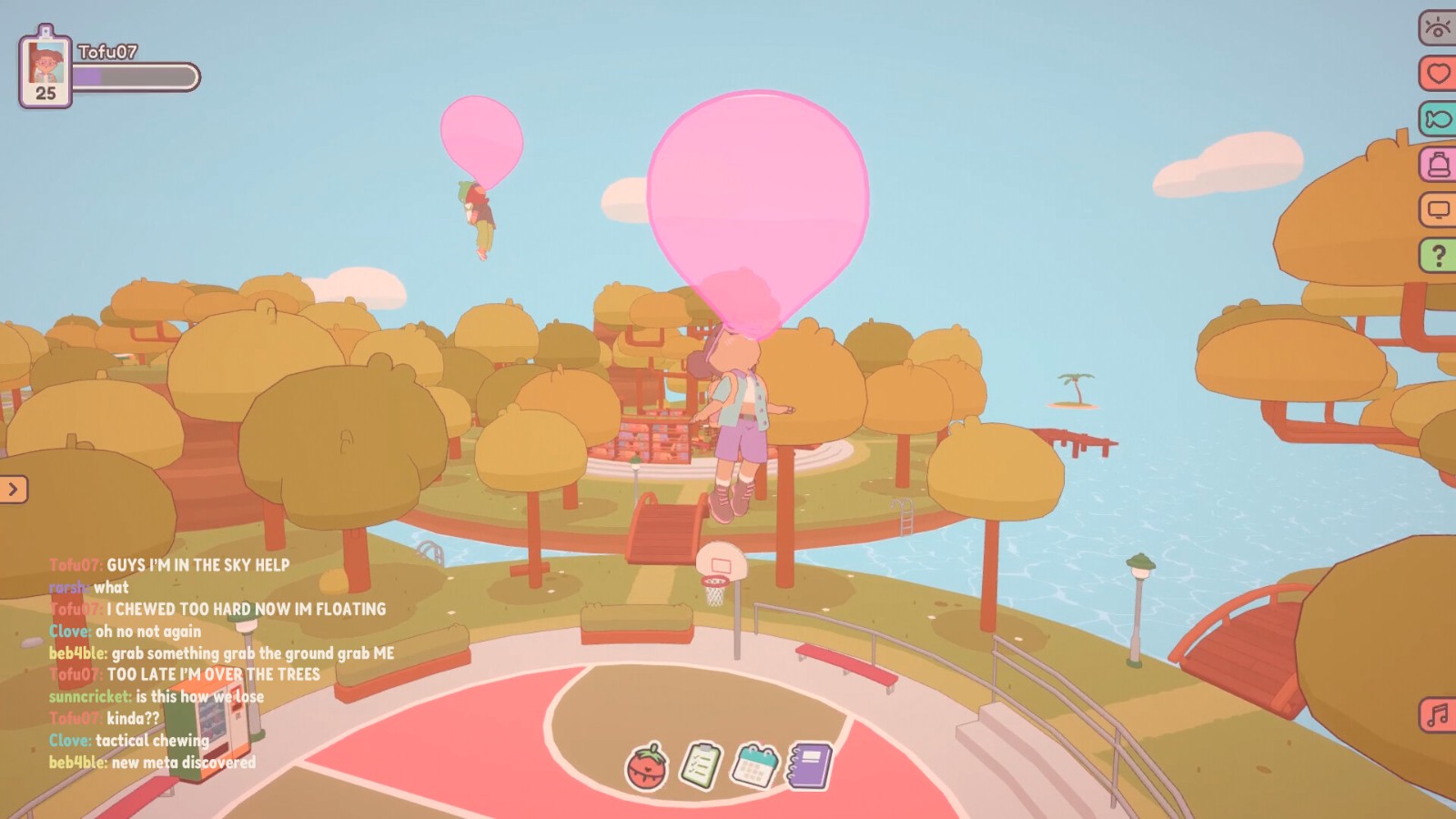1456x819 pixels.
Task: Open the pink backpack inventory
Action: point(1438,164)
